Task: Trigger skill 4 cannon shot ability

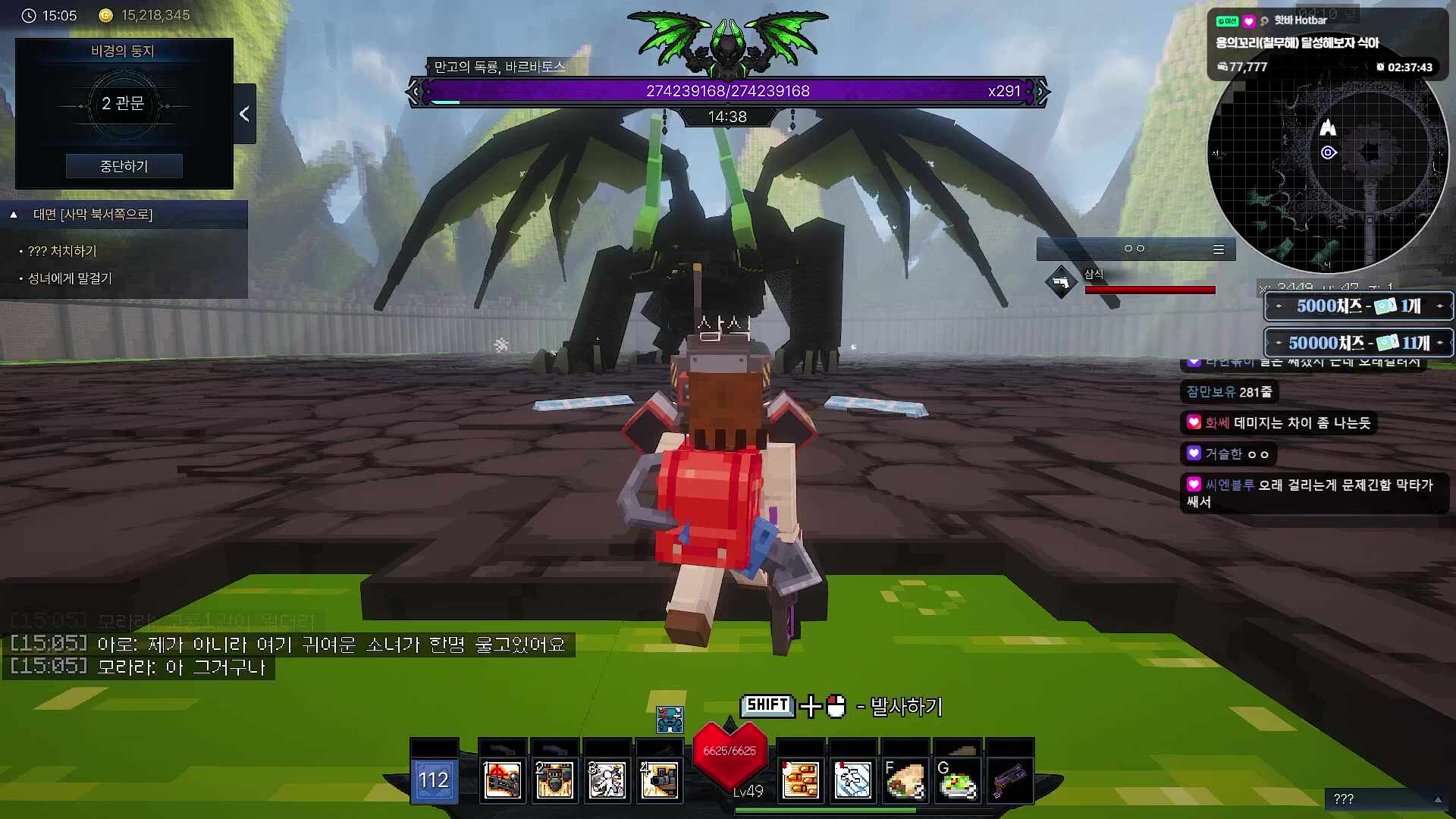Action: [659, 780]
